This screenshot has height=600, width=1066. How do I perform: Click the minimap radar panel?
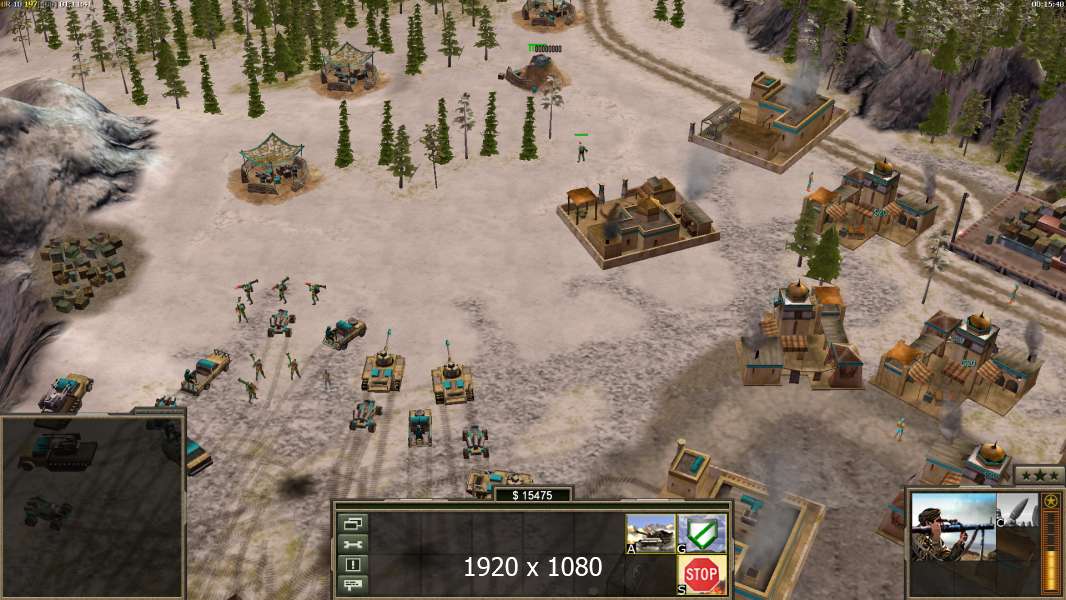(x=92, y=507)
